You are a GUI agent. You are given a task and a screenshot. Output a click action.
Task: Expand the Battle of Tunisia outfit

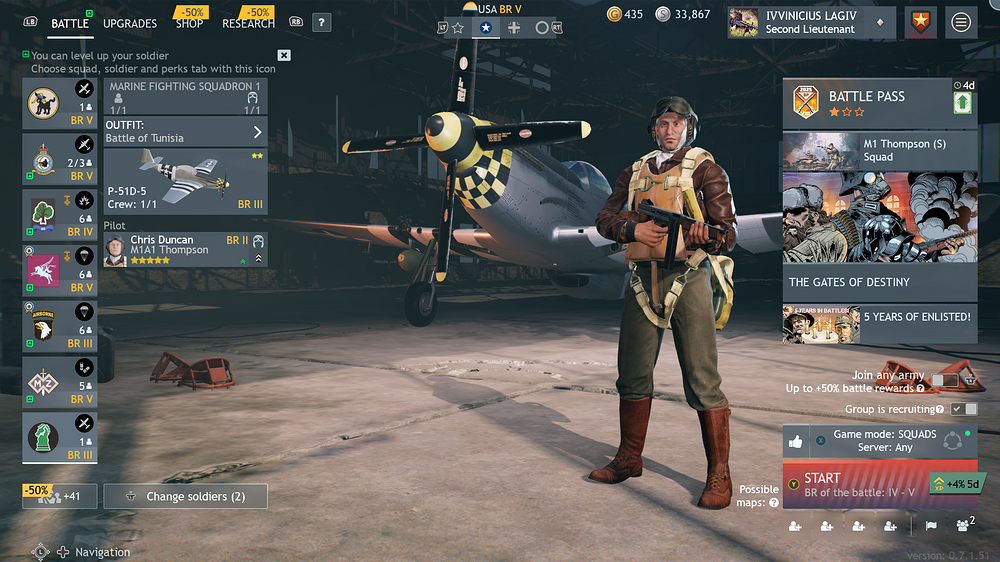186,132
